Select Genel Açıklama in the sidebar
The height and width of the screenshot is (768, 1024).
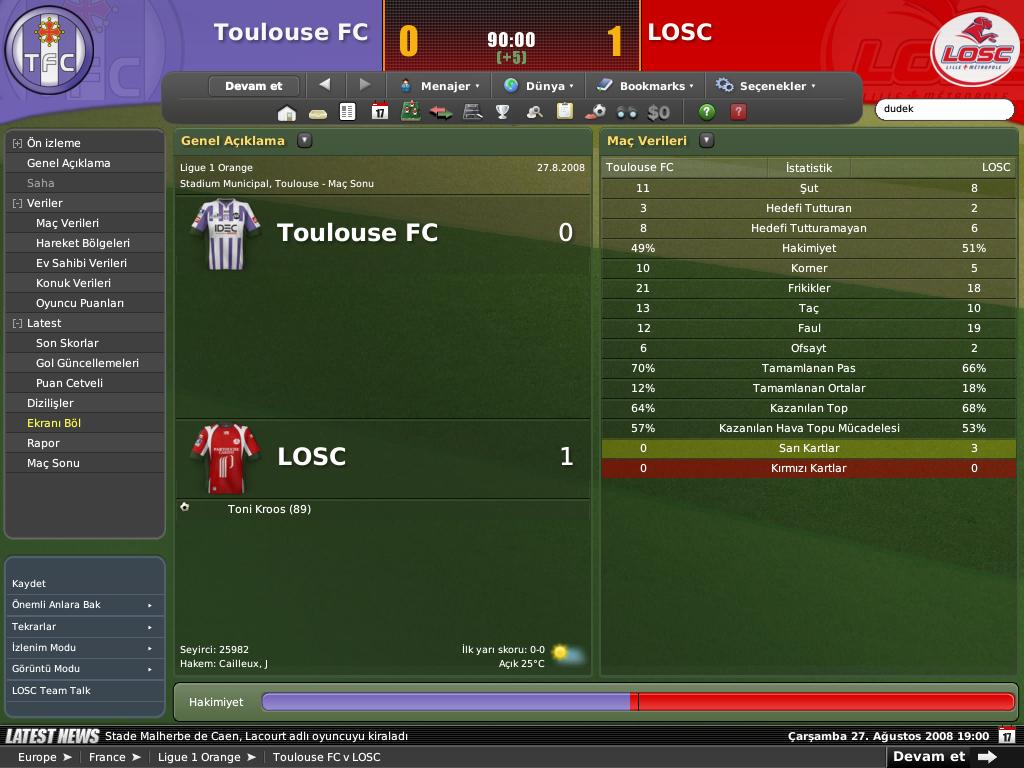pyautogui.click(x=69, y=163)
